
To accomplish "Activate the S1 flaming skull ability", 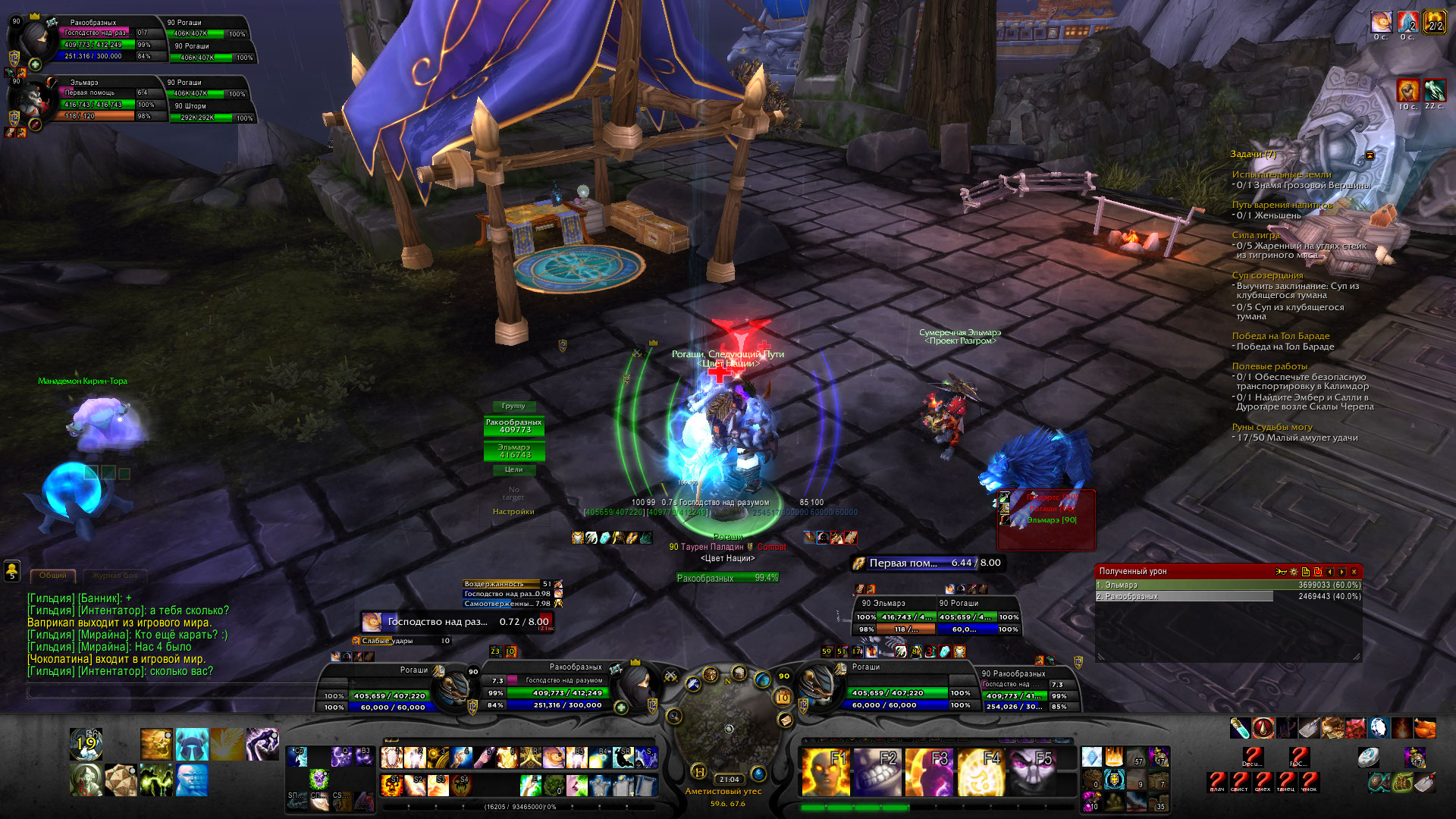I will click(392, 784).
